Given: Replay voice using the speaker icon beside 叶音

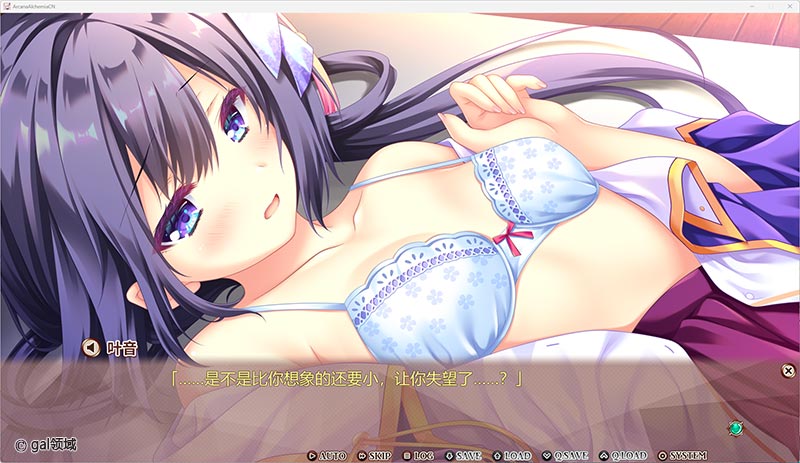Looking at the screenshot, I should [x=90, y=348].
